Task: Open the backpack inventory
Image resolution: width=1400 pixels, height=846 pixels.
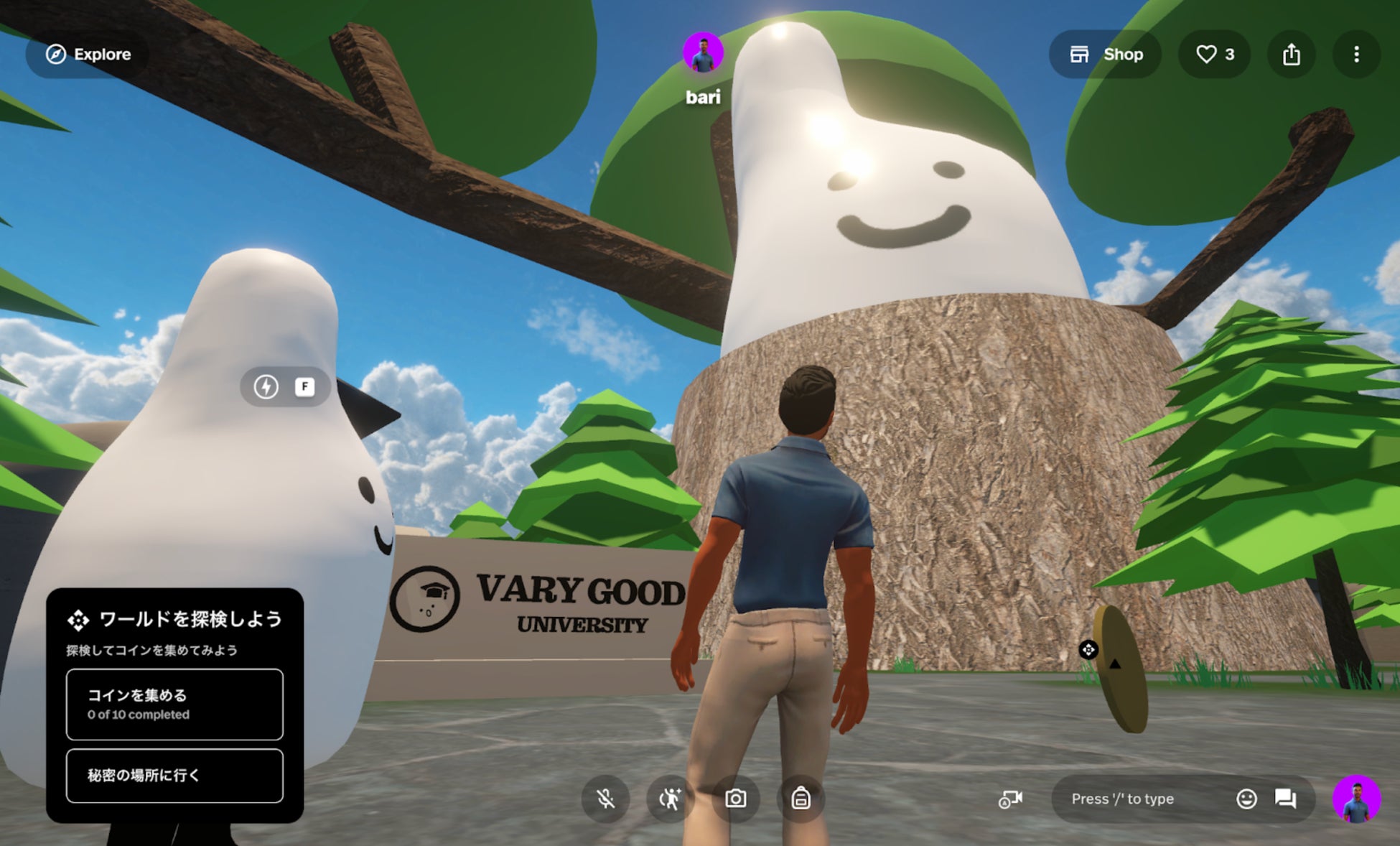Action: pyautogui.click(x=801, y=799)
